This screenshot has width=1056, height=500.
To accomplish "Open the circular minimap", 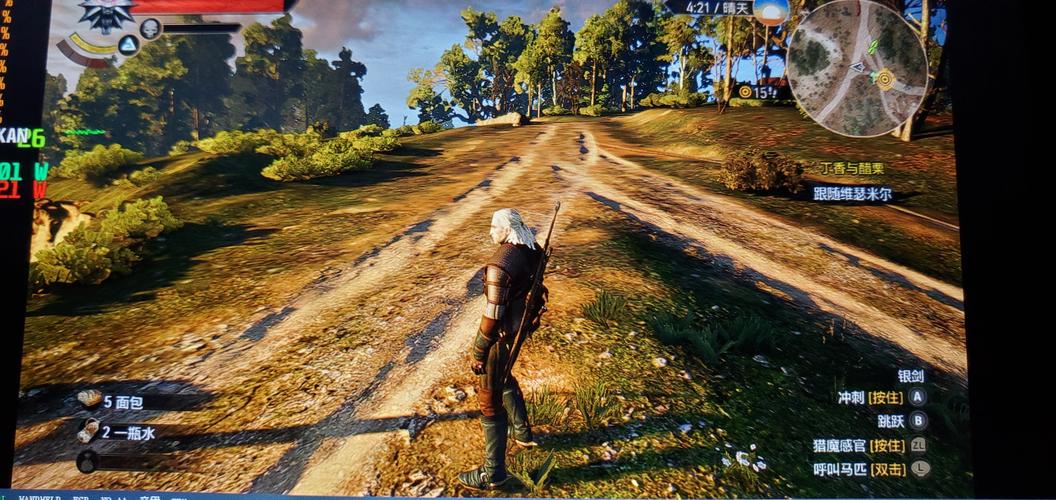I will click(x=856, y=67).
